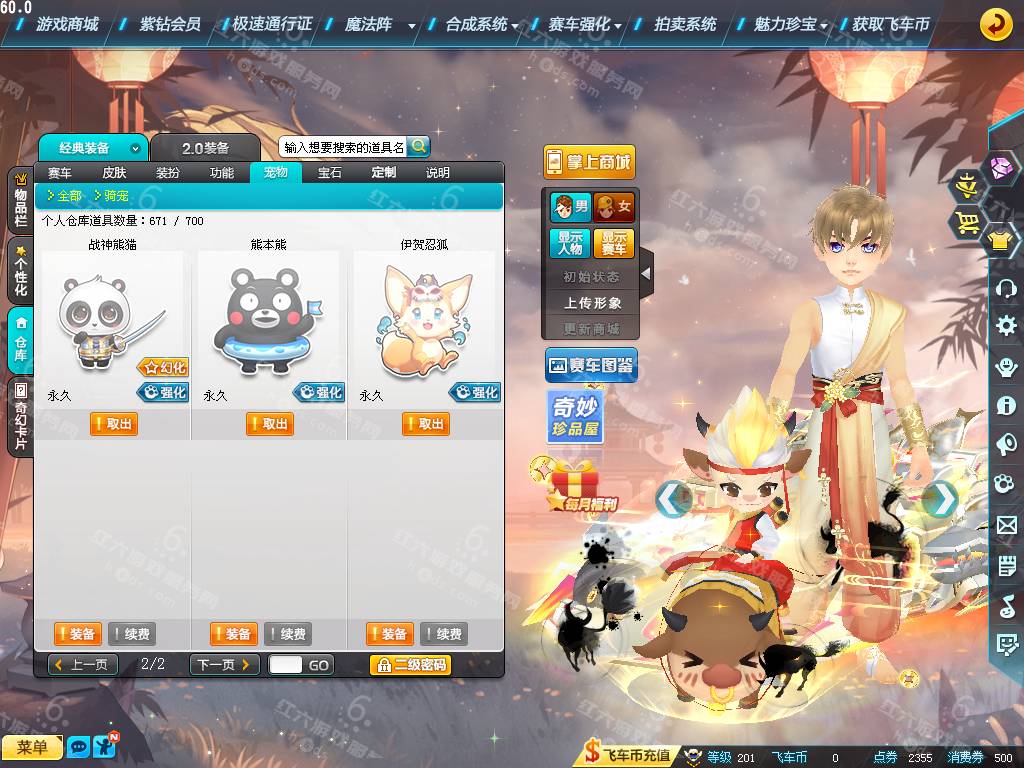Select the 赛车 category tab
This screenshot has height=768, width=1024.
[x=60, y=173]
